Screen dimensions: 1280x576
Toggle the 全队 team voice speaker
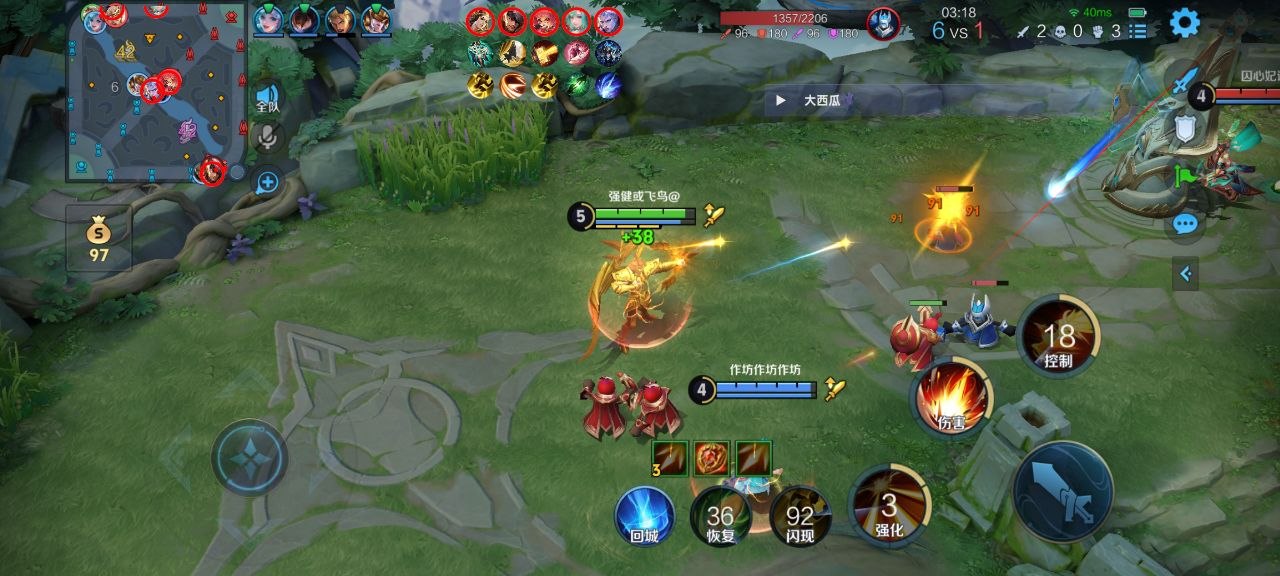[x=267, y=97]
